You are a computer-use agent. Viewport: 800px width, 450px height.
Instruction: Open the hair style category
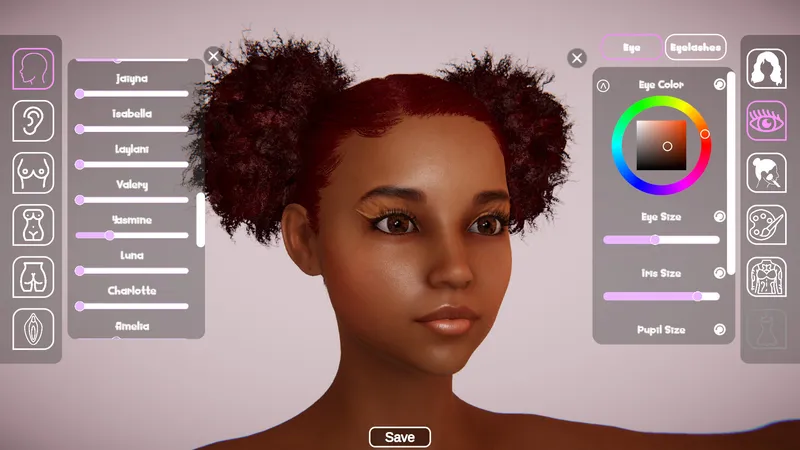766,68
